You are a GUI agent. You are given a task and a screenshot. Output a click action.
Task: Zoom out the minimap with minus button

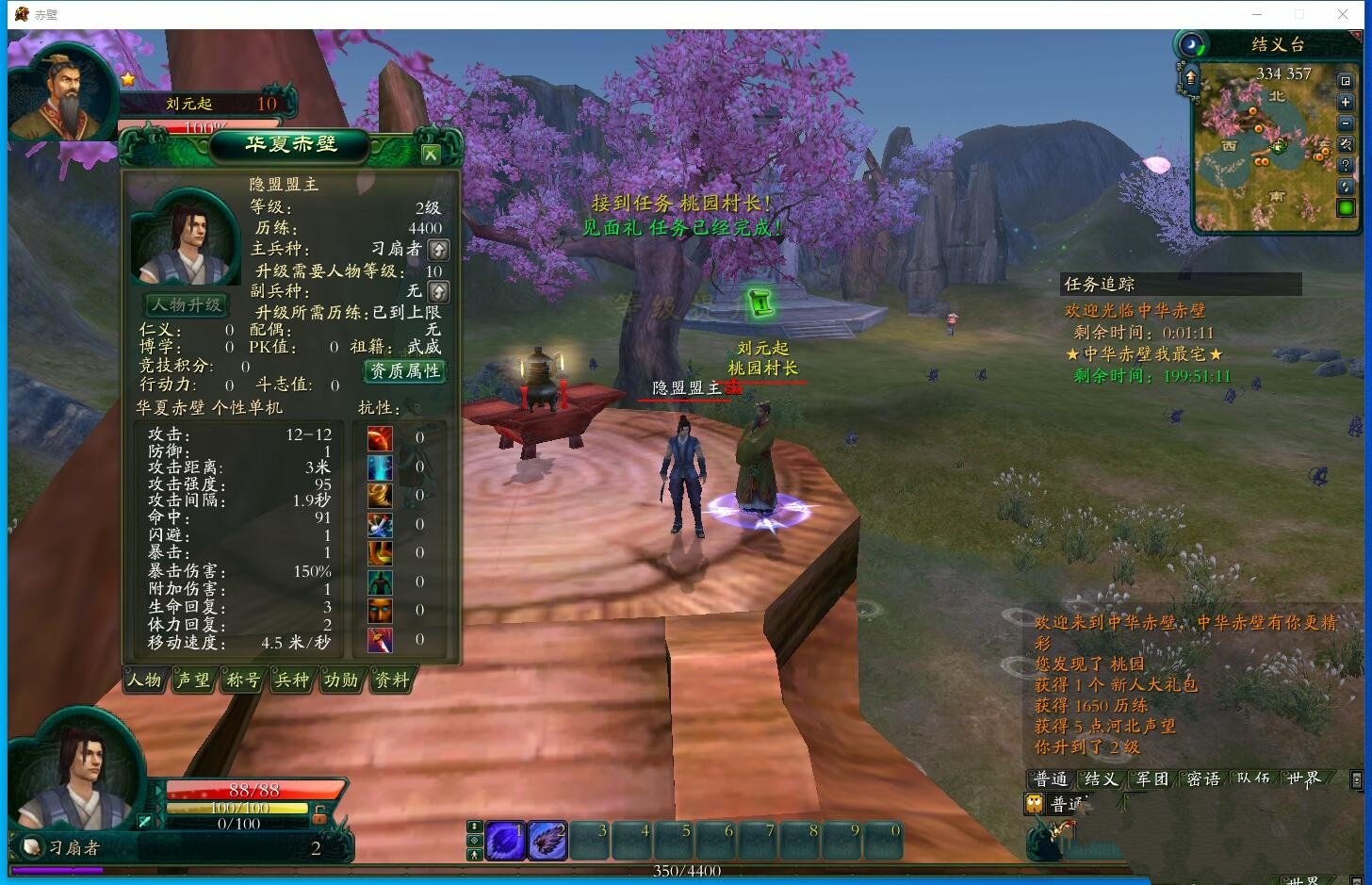point(1346,123)
